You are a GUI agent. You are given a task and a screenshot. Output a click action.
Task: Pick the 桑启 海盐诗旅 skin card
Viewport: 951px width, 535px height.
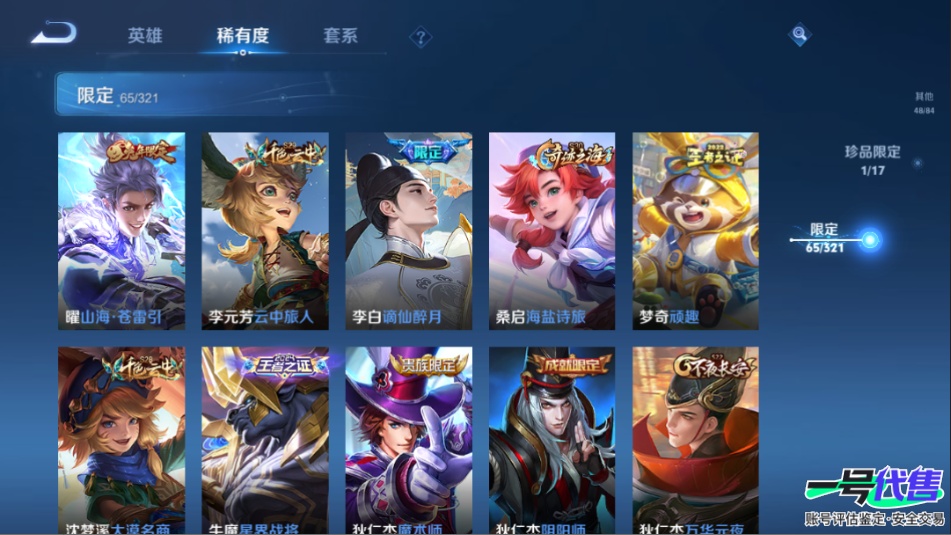tap(552, 231)
